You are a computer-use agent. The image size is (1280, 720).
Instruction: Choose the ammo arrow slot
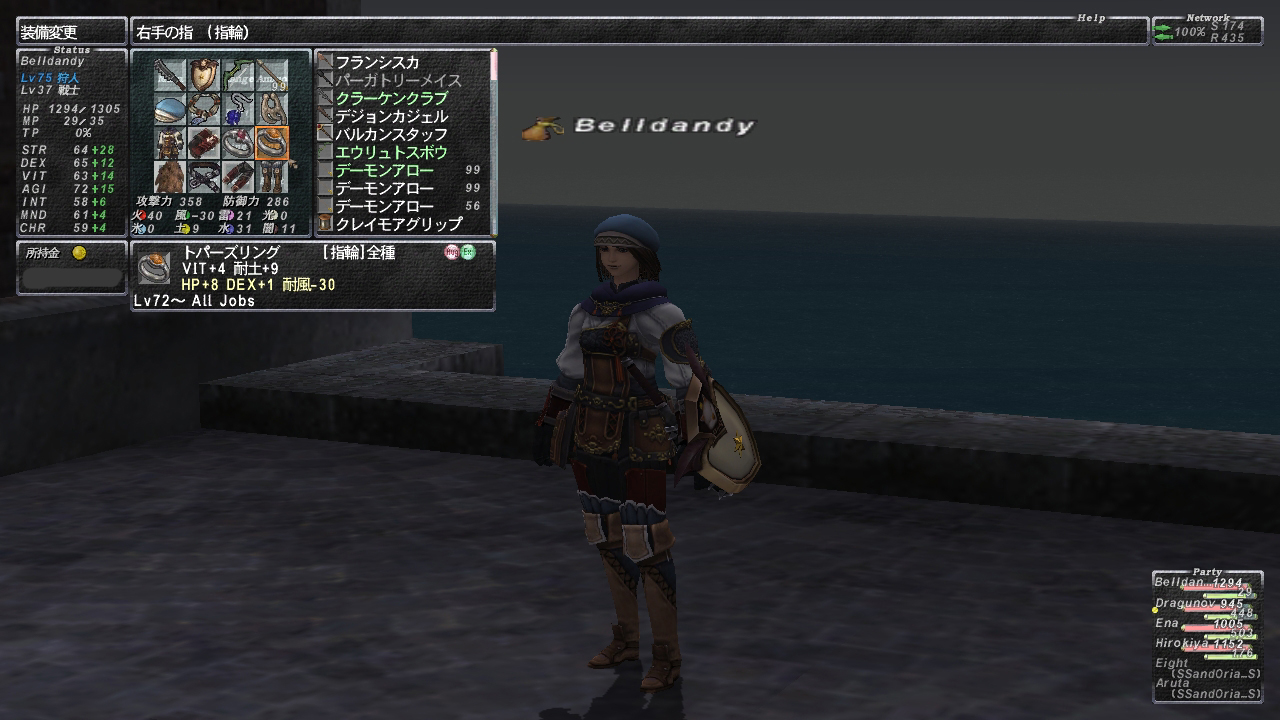click(272, 75)
